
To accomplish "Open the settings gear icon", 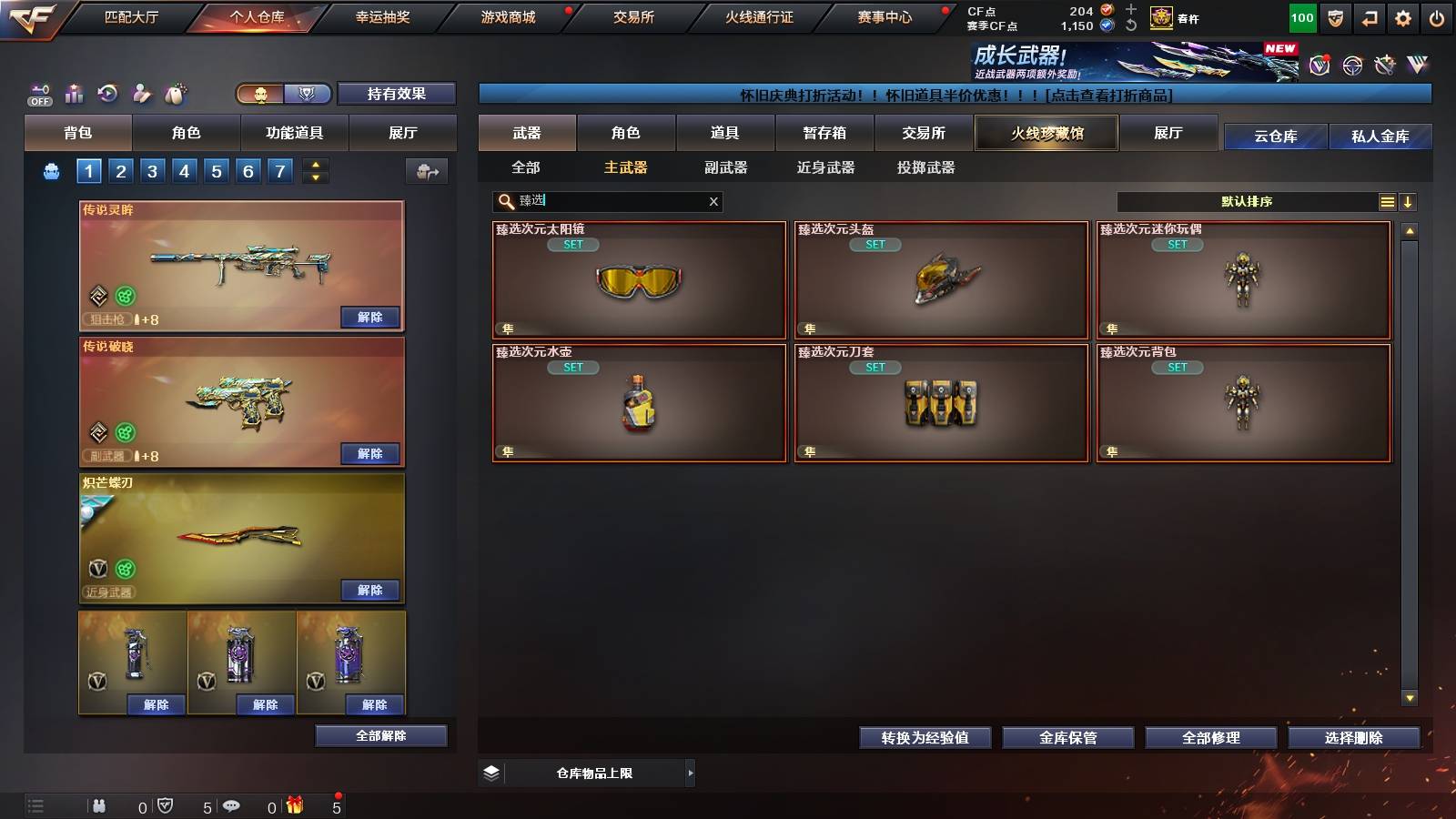I will coord(1401,18).
